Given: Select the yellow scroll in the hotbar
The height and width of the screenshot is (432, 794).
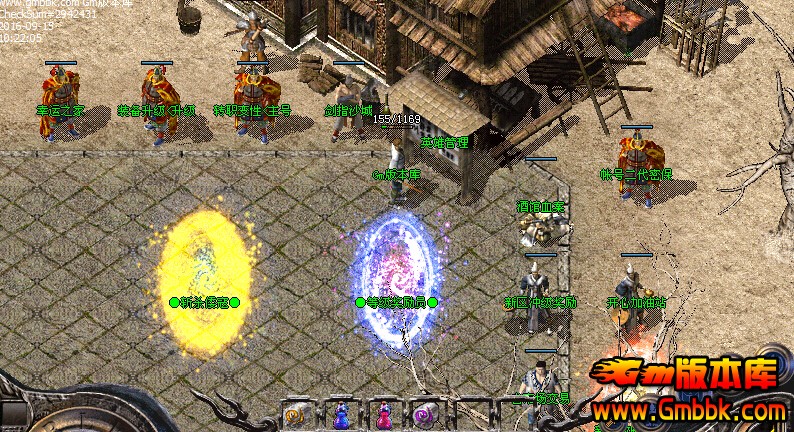Looking at the screenshot, I should (297, 414).
